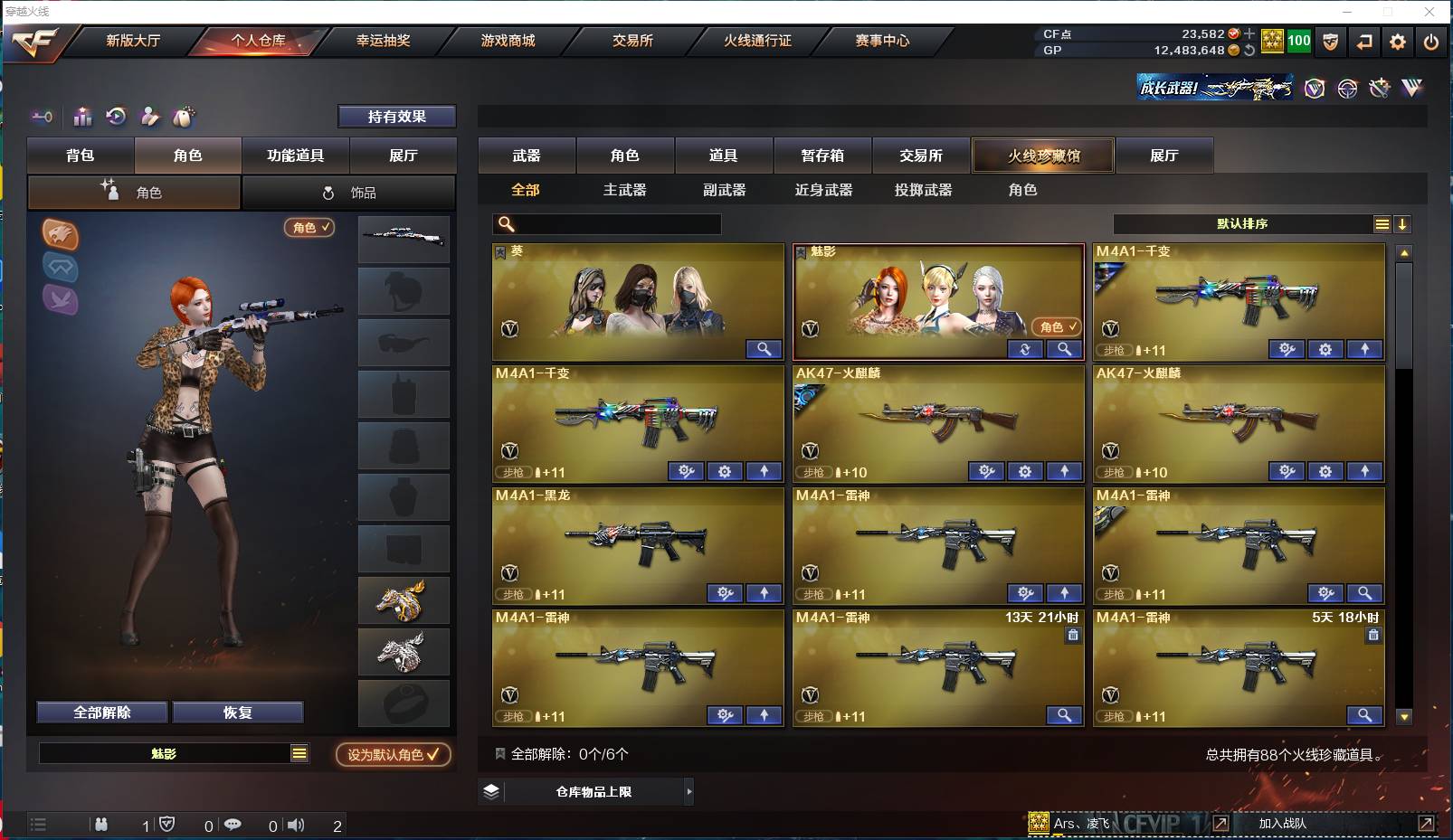Open the magnifier preview on the 魅影 card
Viewport: 1453px width, 840px height.
tap(1066, 348)
